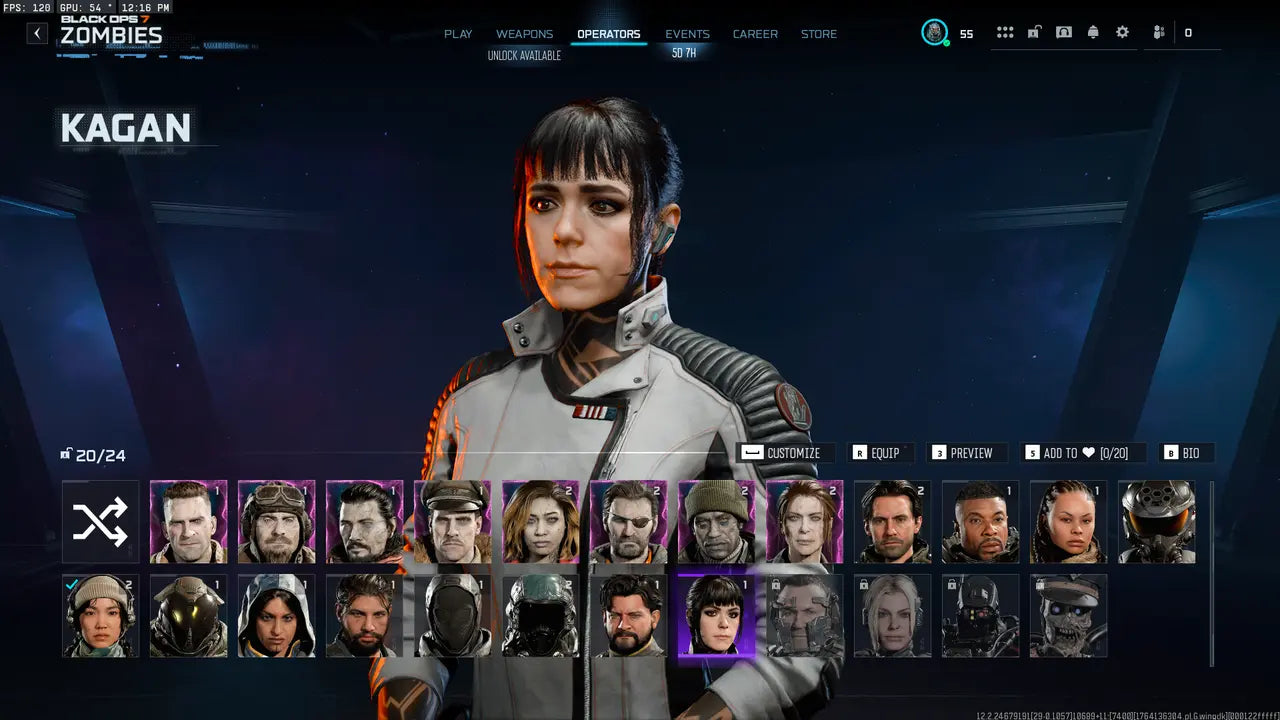1280x720 pixels.
Task: Open the CAREER section
Action: coord(755,33)
